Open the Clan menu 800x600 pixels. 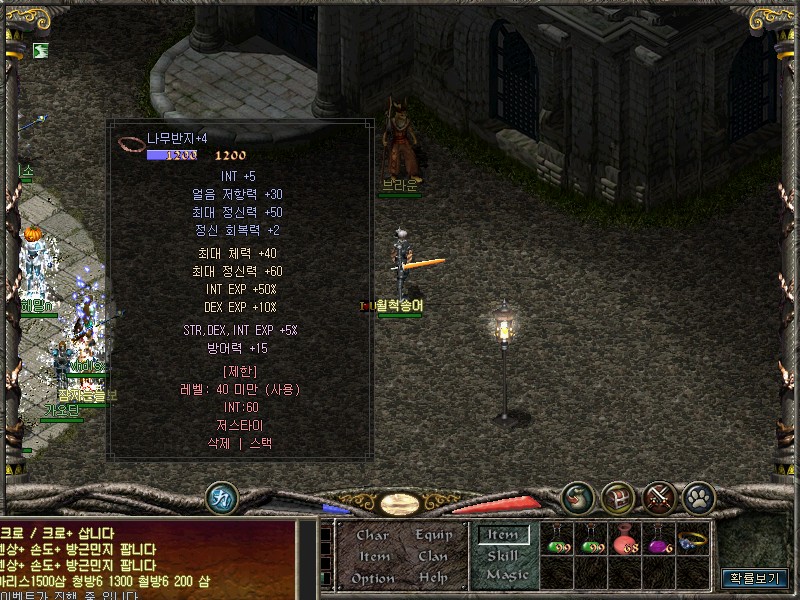[x=433, y=556]
